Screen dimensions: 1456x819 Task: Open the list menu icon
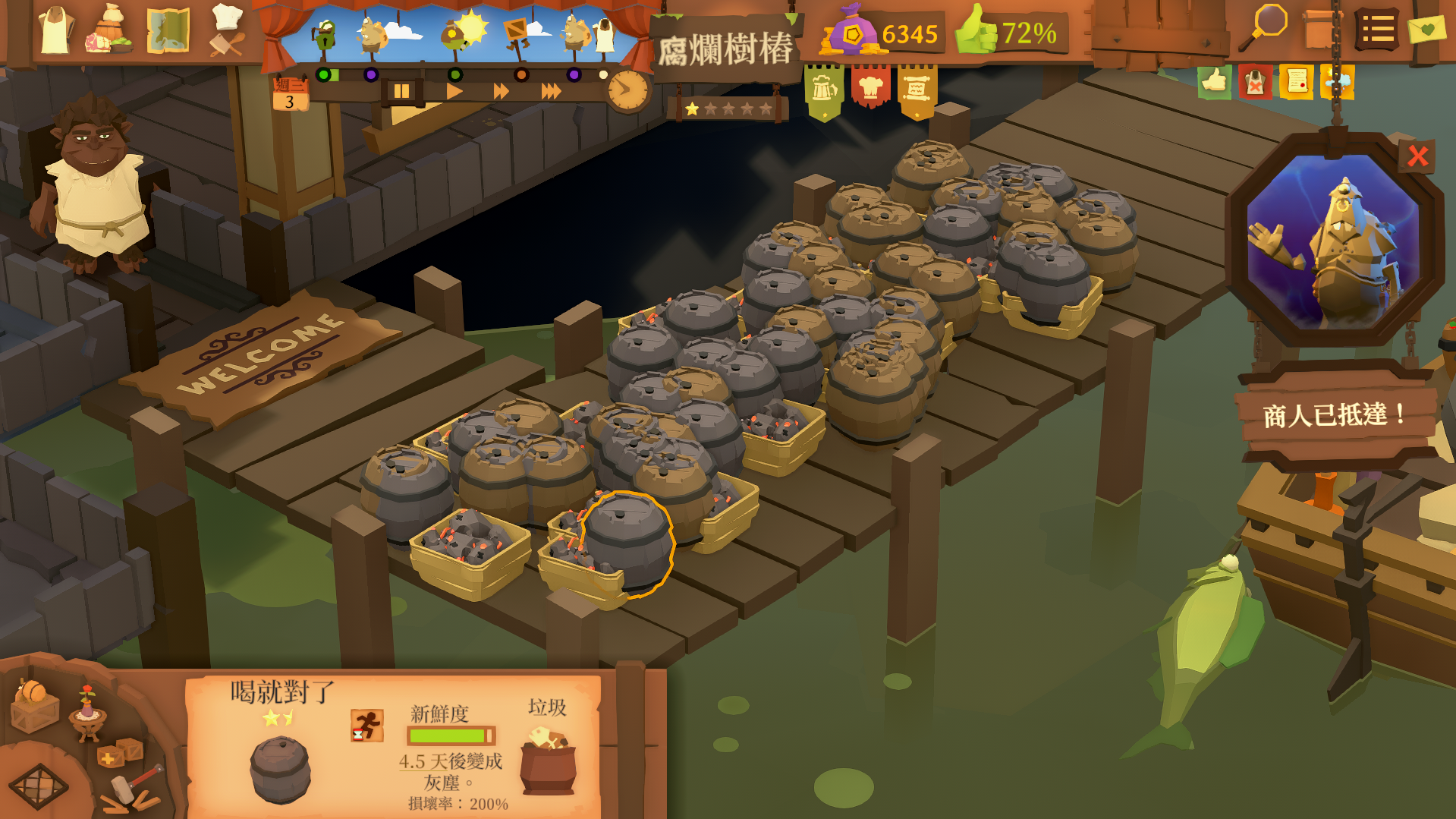tap(1376, 30)
